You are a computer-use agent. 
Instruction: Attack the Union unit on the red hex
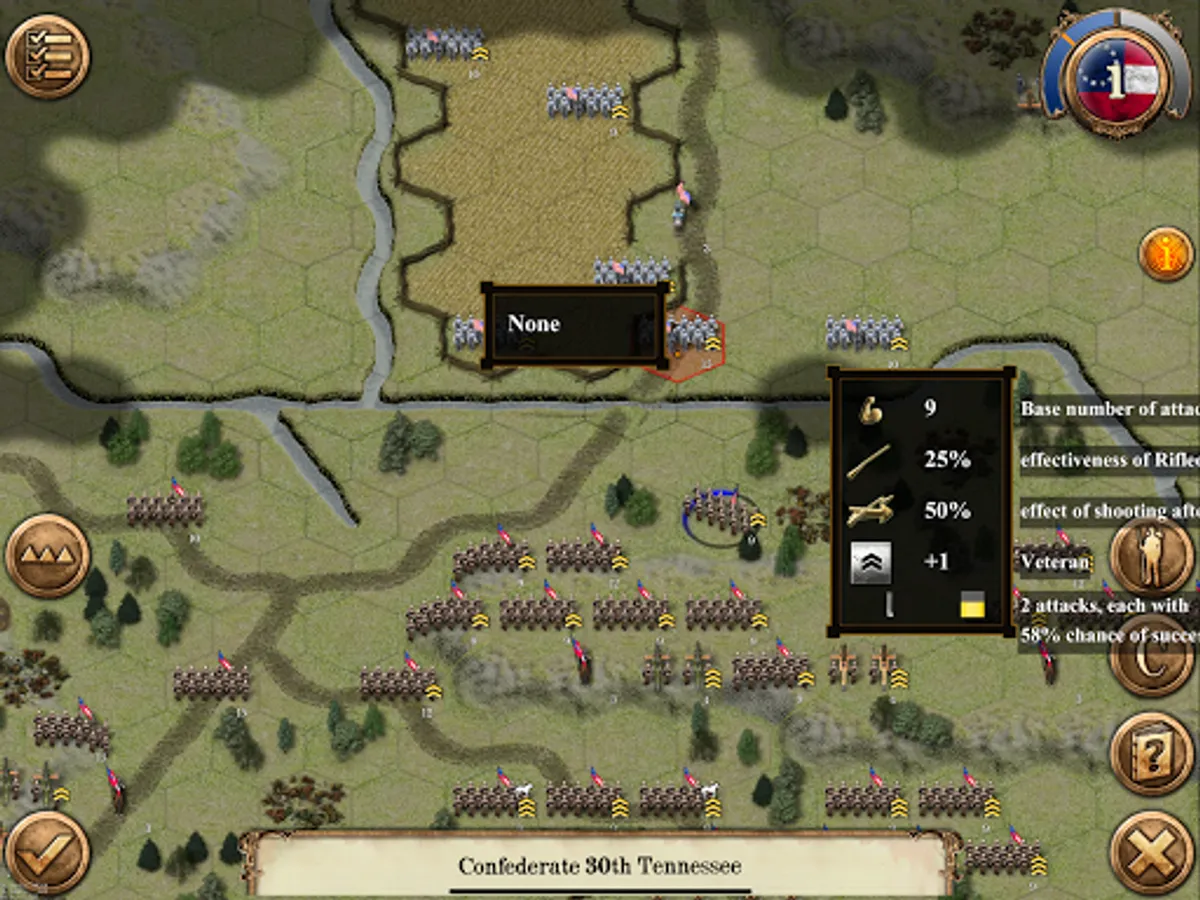[692, 340]
